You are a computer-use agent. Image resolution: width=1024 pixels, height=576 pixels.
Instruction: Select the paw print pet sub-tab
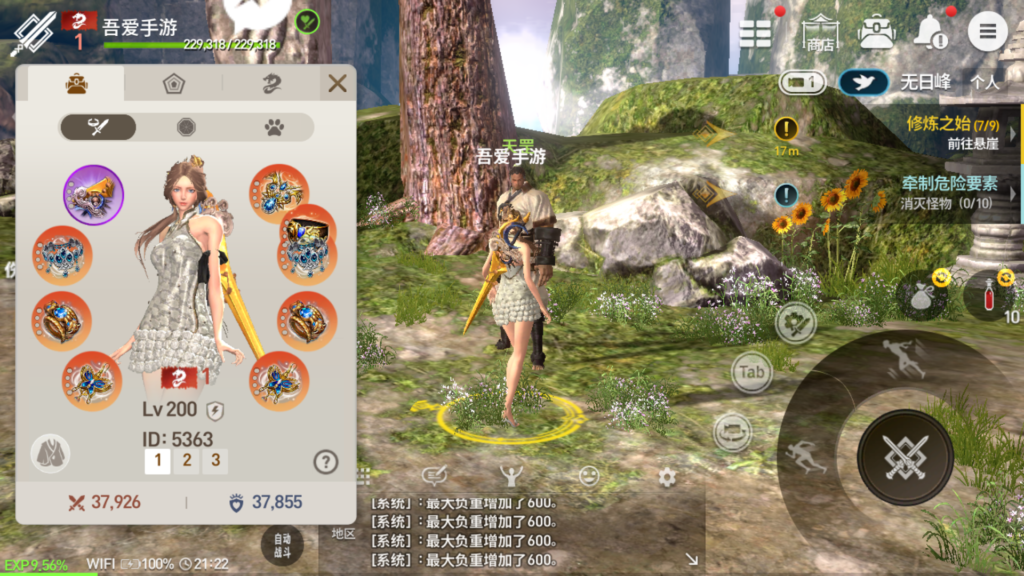pyautogui.click(x=274, y=127)
